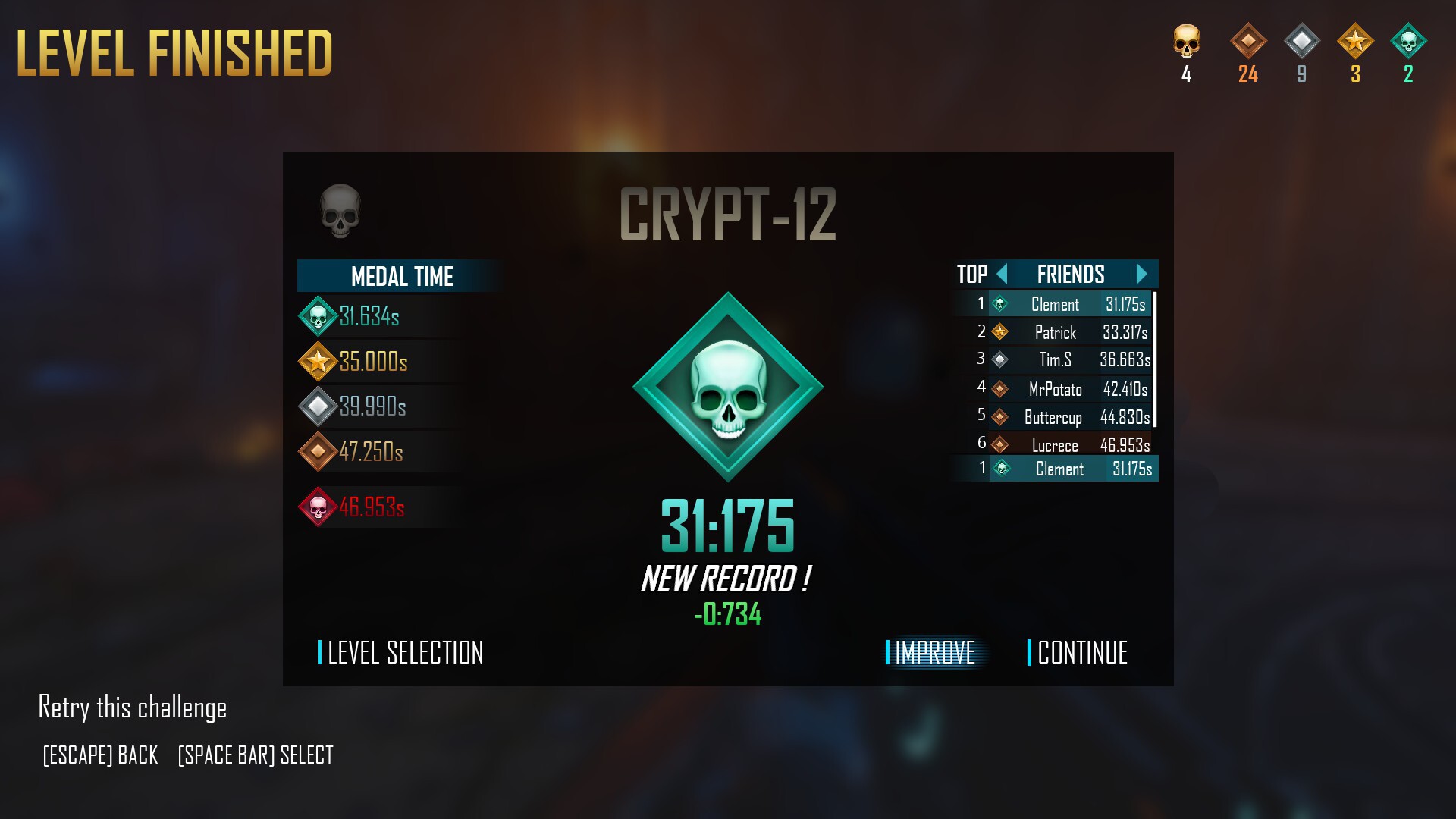Choose IMPROVE to retry the challenge

coord(934,651)
